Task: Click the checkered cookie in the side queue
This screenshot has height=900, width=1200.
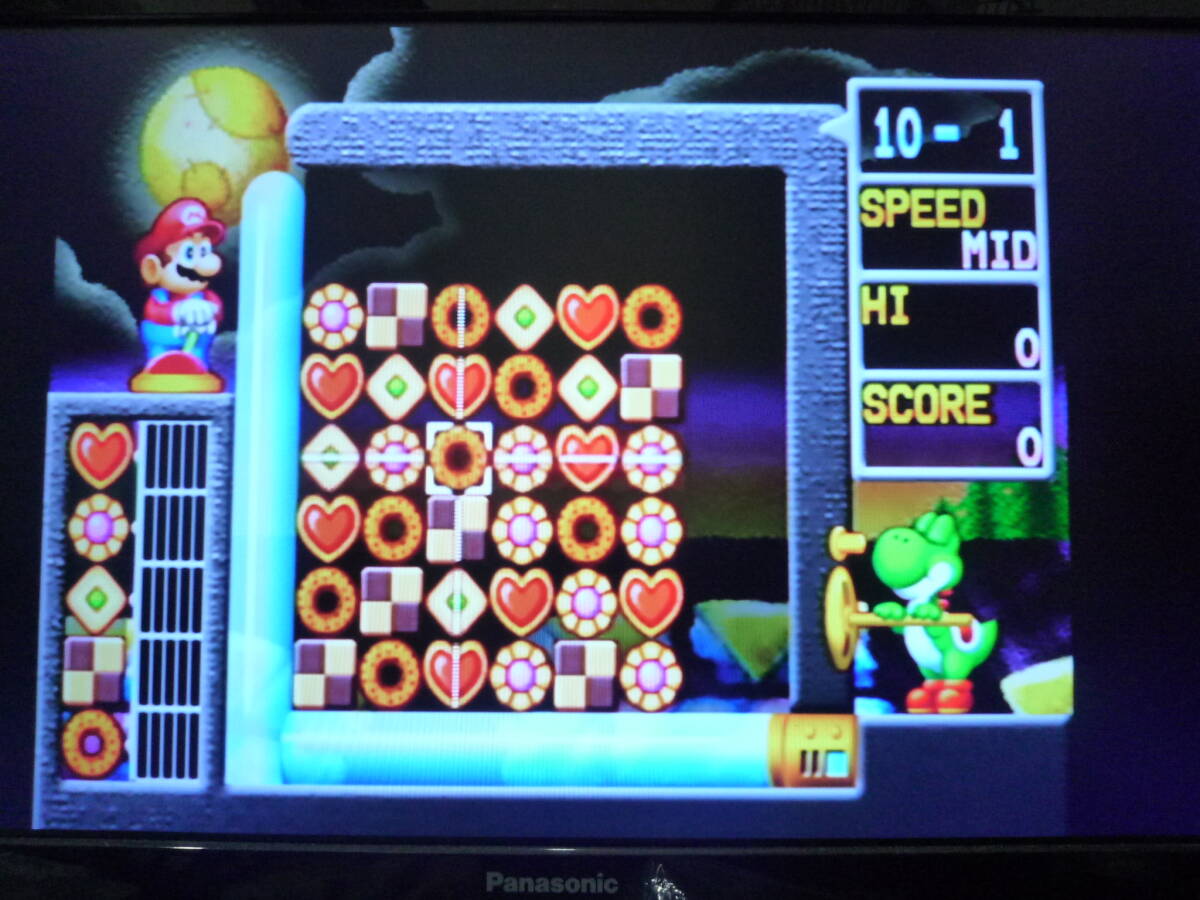Action: point(94,671)
